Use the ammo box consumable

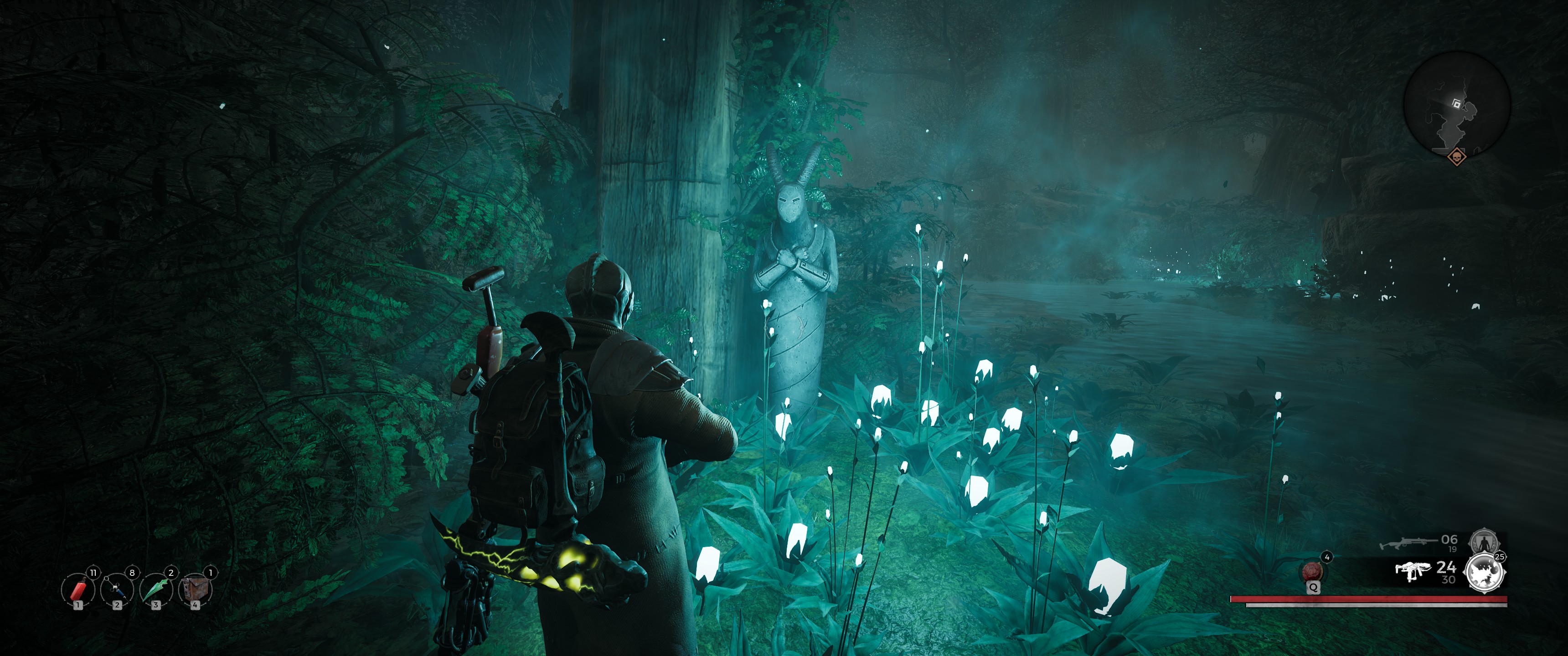tap(195, 589)
